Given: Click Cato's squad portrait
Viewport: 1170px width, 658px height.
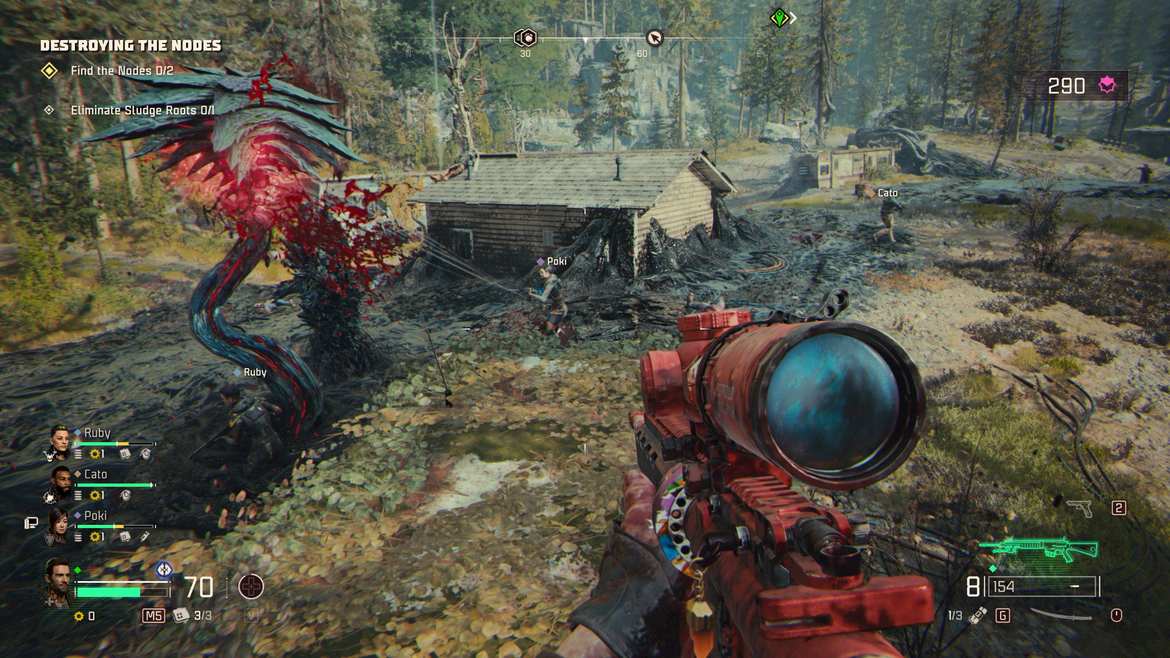Looking at the screenshot, I should click(x=59, y=481).
